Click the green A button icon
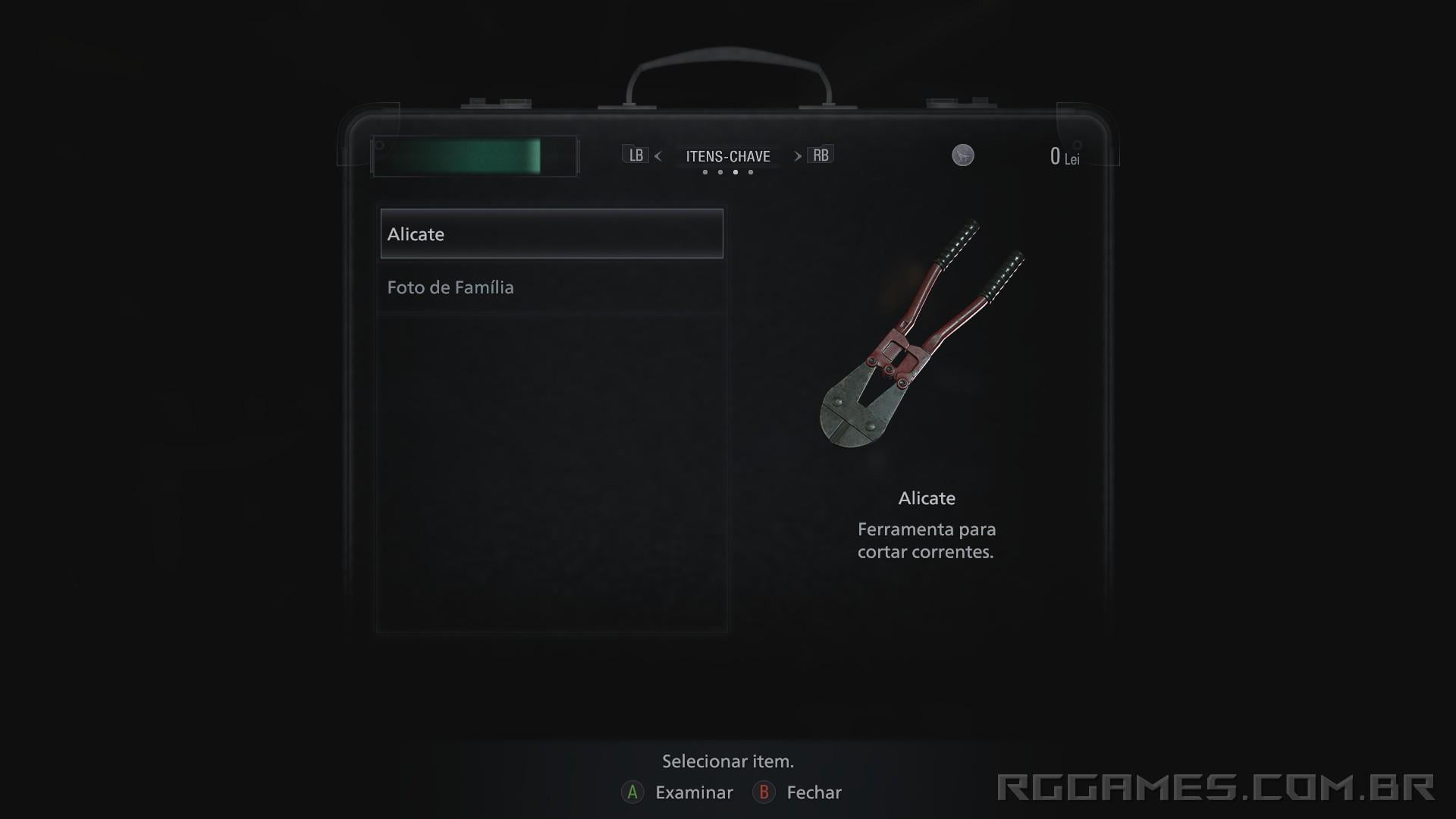Screen dimensions: 1456x819 pos(632,792)
